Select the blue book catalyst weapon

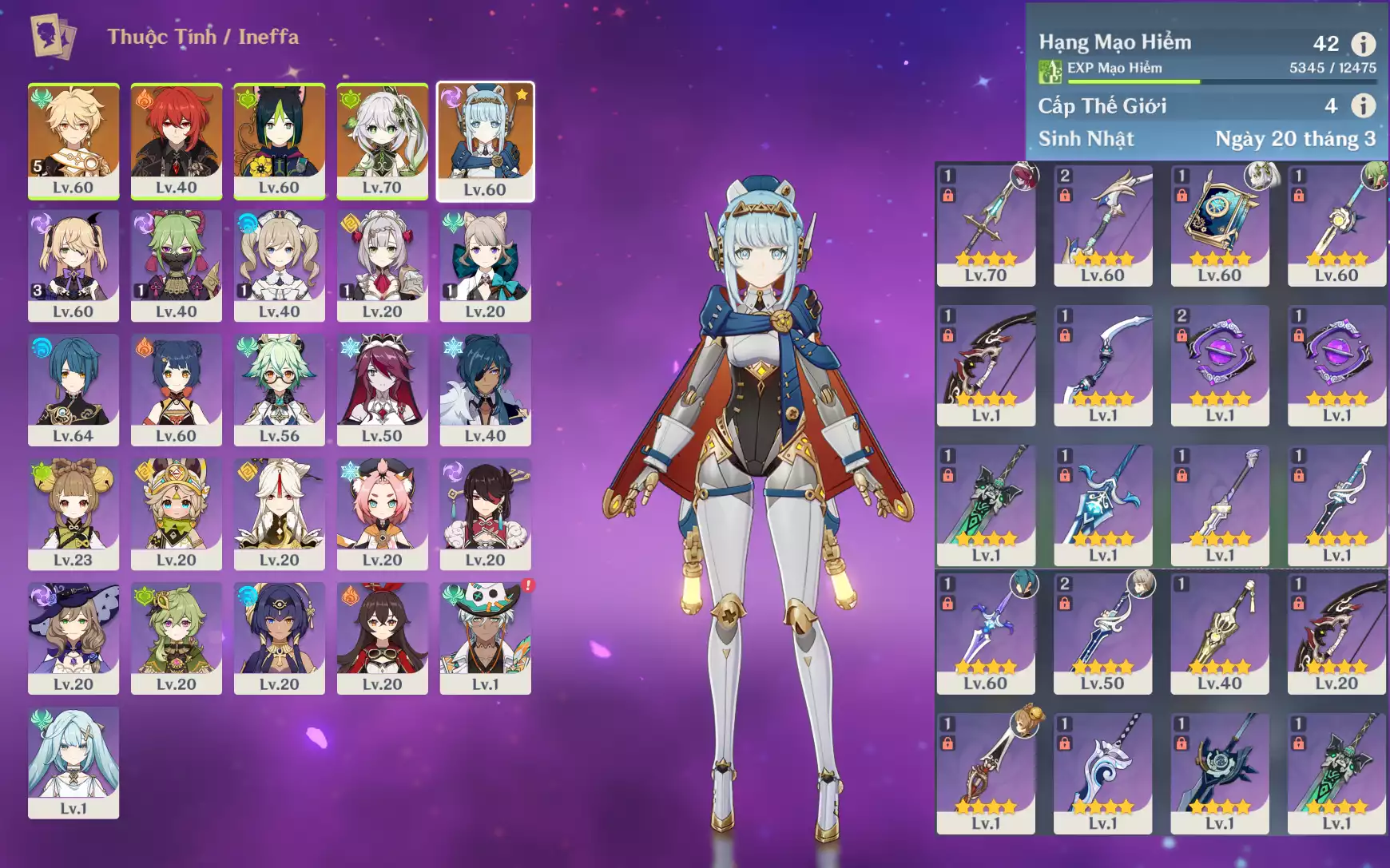[1219, 224]
